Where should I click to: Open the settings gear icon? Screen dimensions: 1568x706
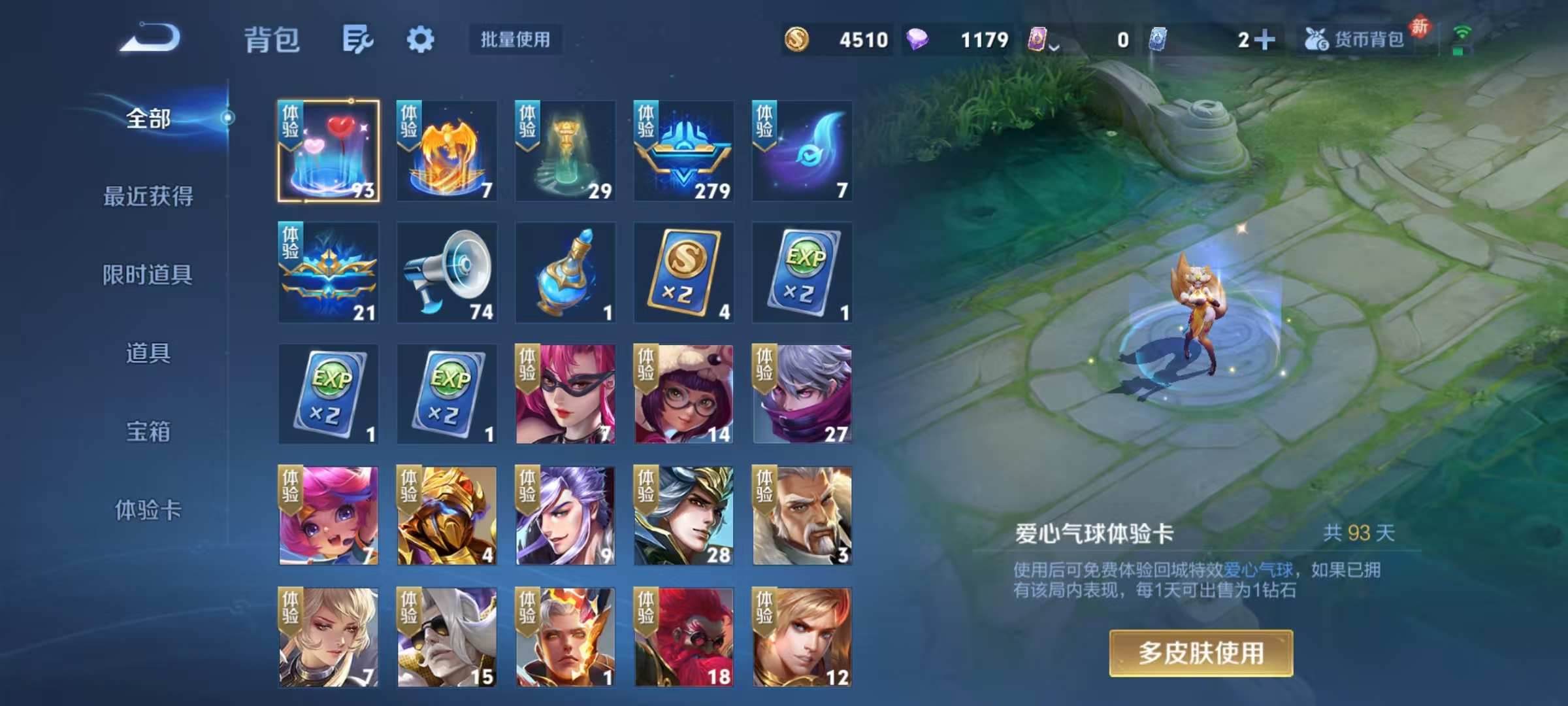click(421, 39)
